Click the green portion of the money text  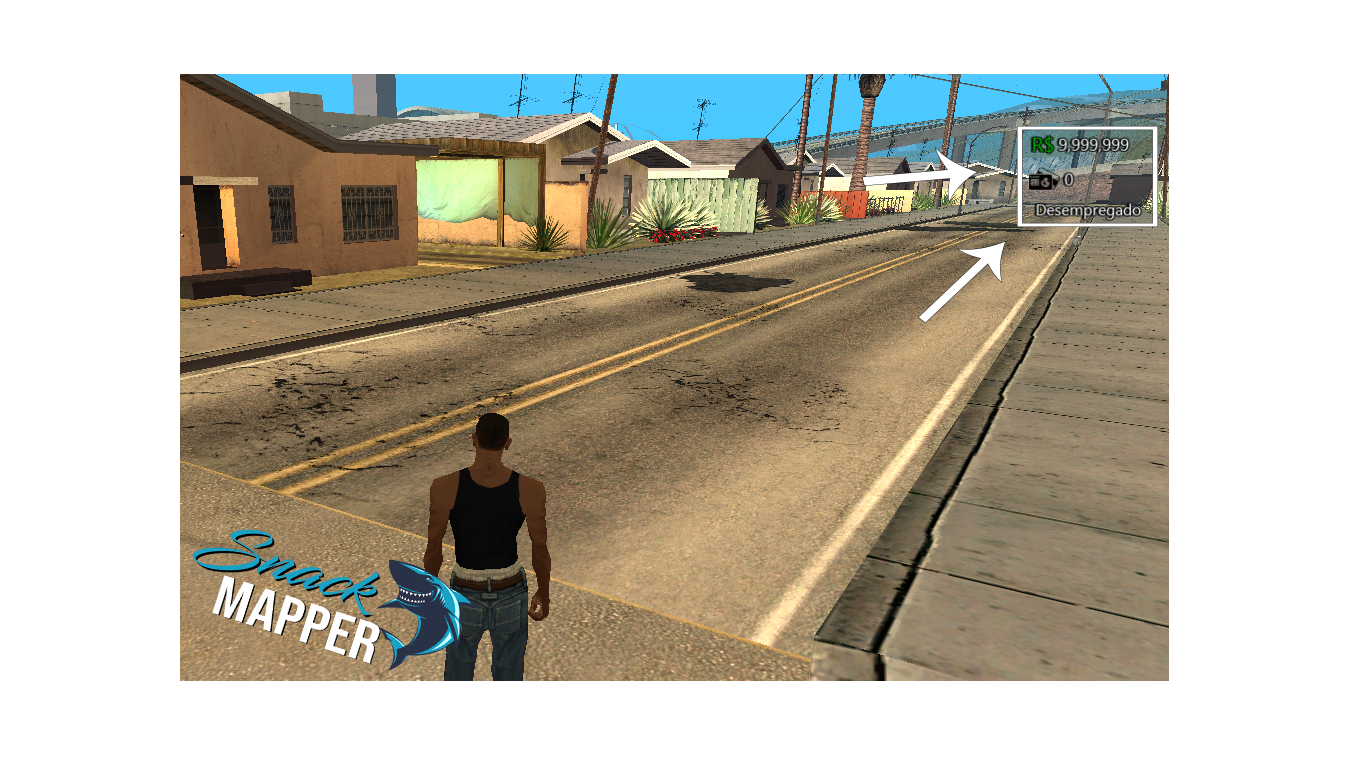1043,144
